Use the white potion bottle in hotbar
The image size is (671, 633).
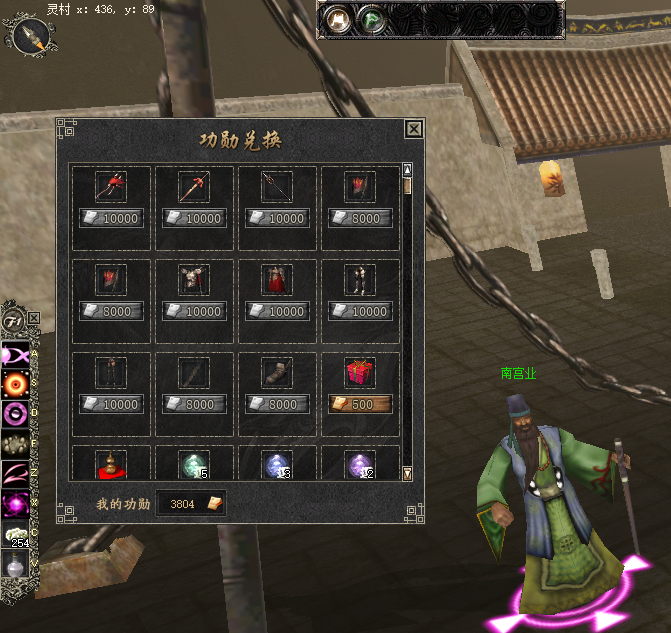tap(15, 566)
